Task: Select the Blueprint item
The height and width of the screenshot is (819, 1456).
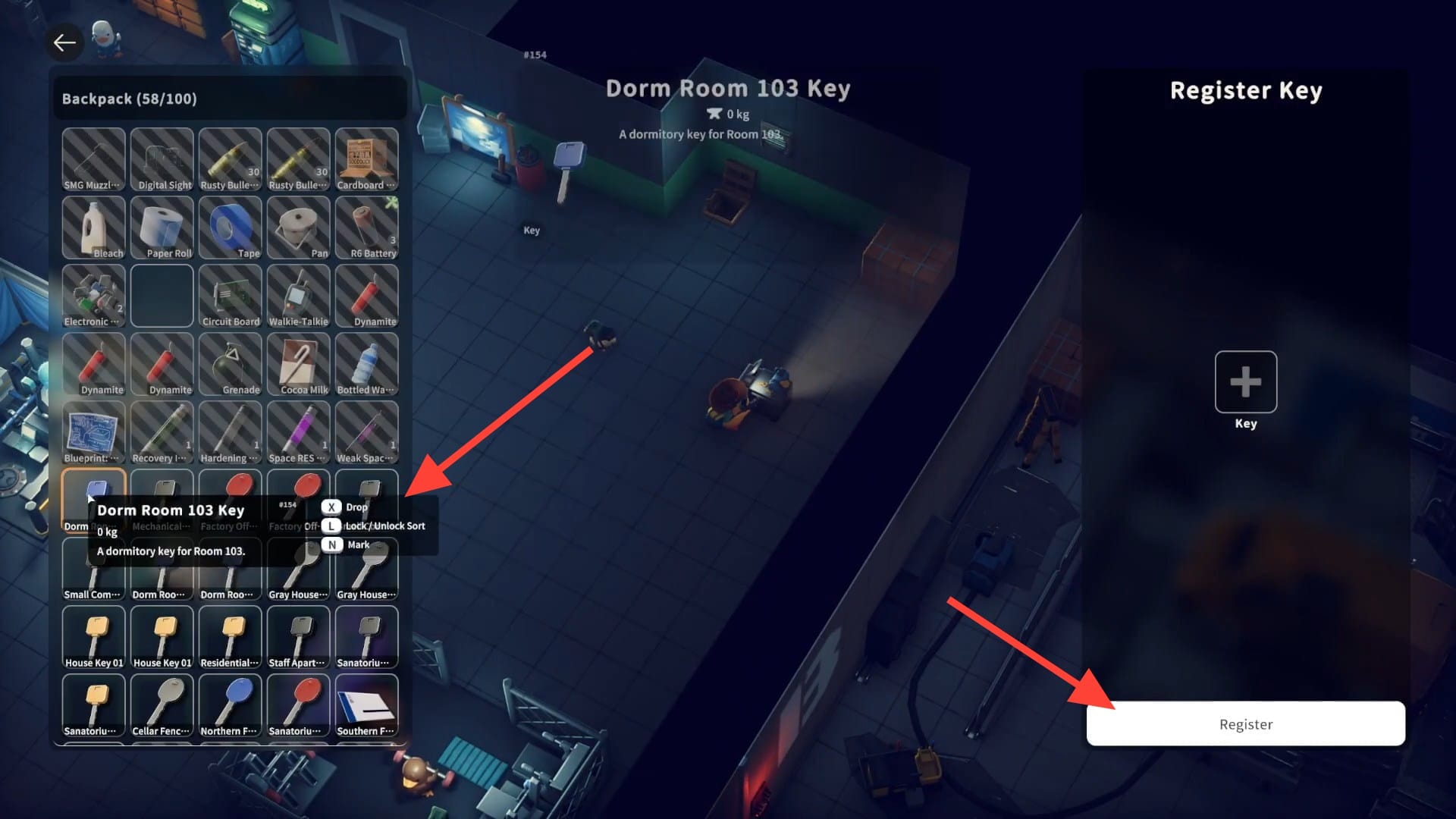Action: tap(94, 432)
